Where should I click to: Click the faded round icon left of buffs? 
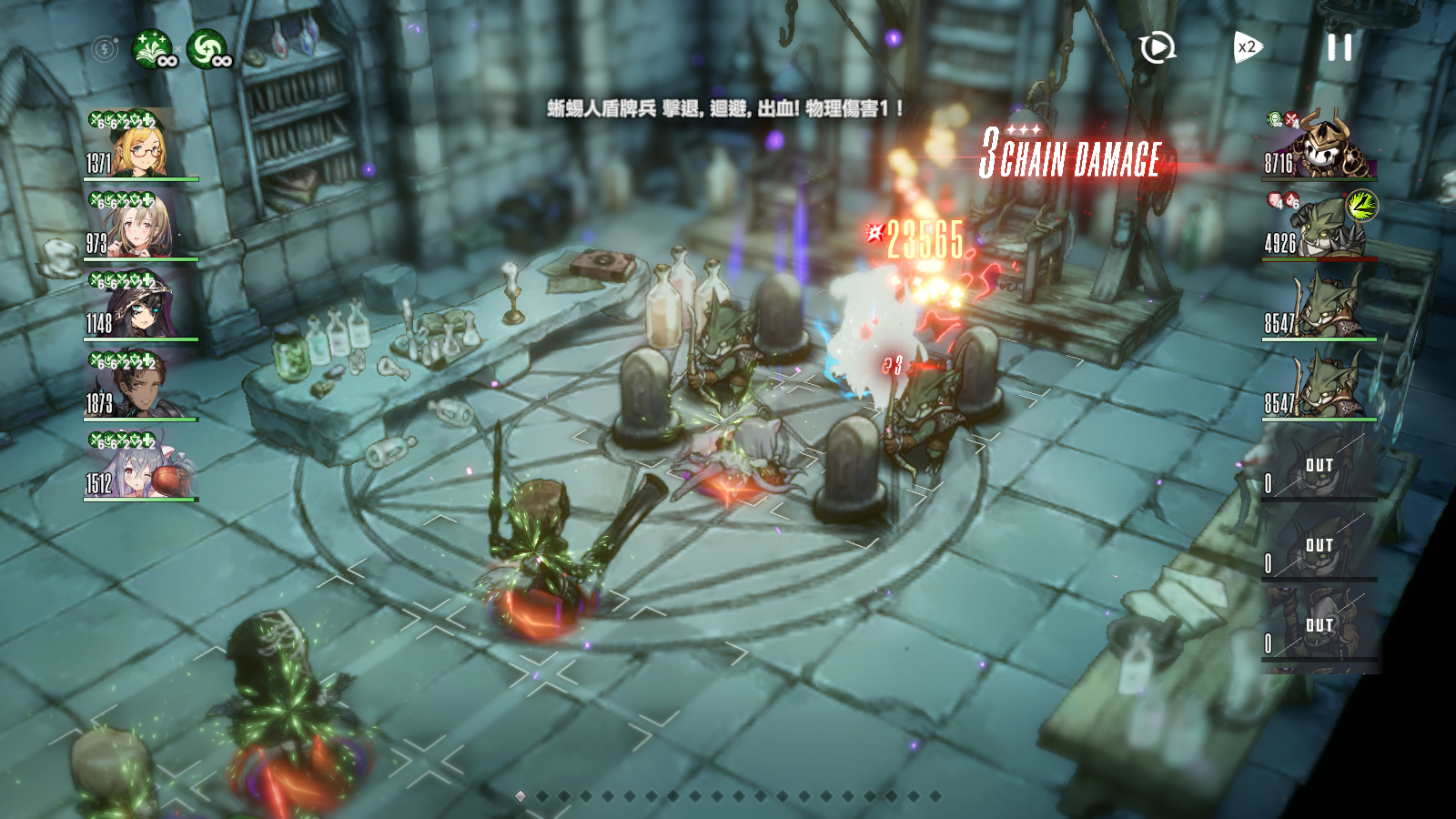tap(105, 48)
